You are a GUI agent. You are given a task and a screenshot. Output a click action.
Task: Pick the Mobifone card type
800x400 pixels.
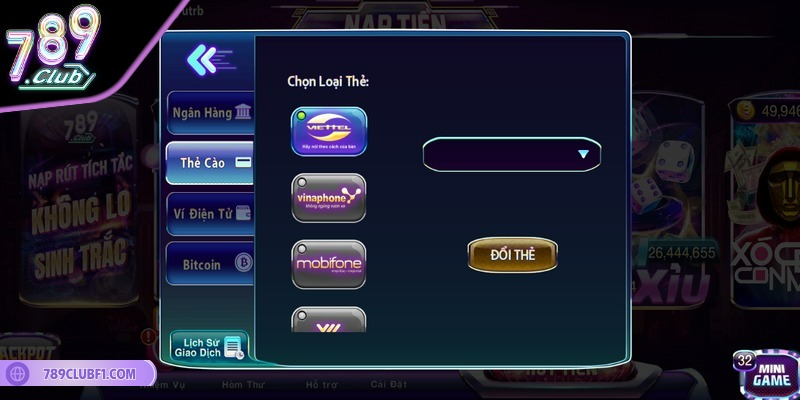pos(328,264)
